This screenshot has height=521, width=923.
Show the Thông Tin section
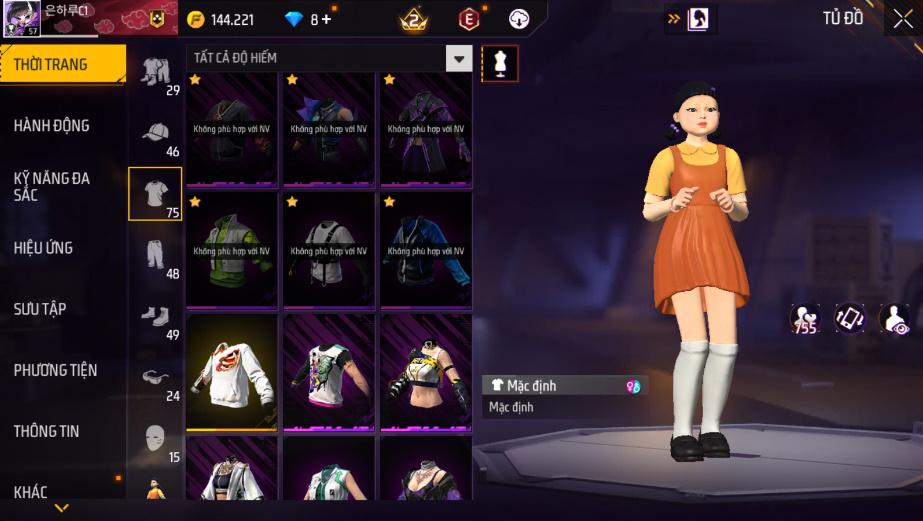tap(46, 431)
